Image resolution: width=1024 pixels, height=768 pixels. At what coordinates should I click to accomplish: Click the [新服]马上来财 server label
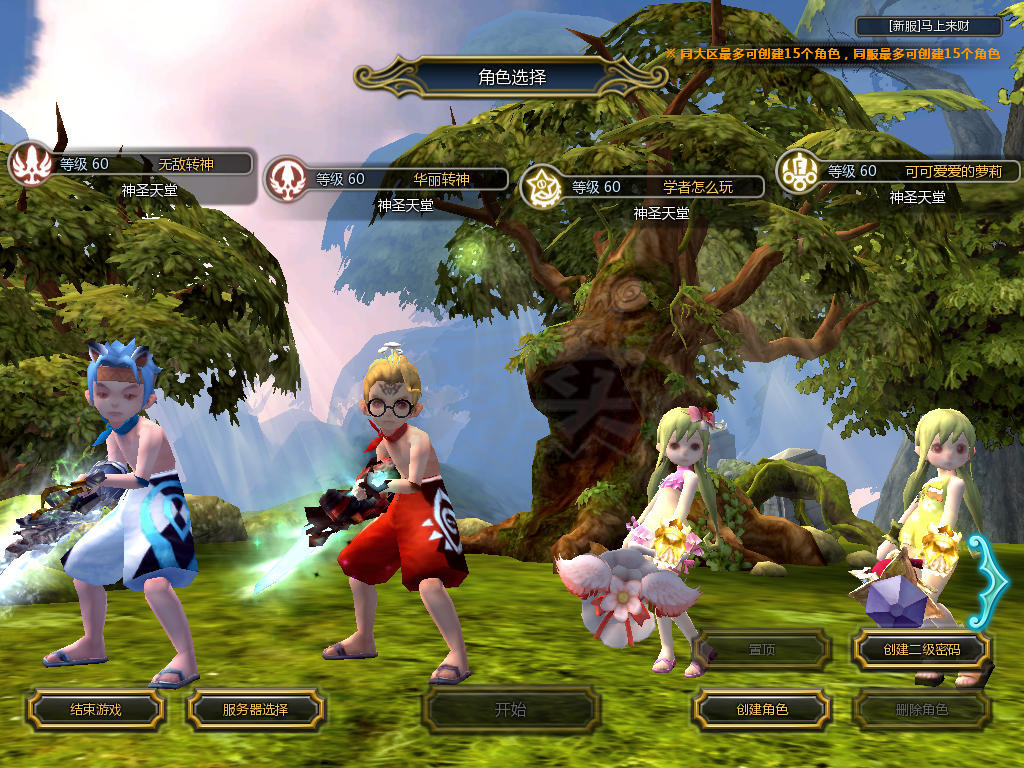click(x=929, y=26)
